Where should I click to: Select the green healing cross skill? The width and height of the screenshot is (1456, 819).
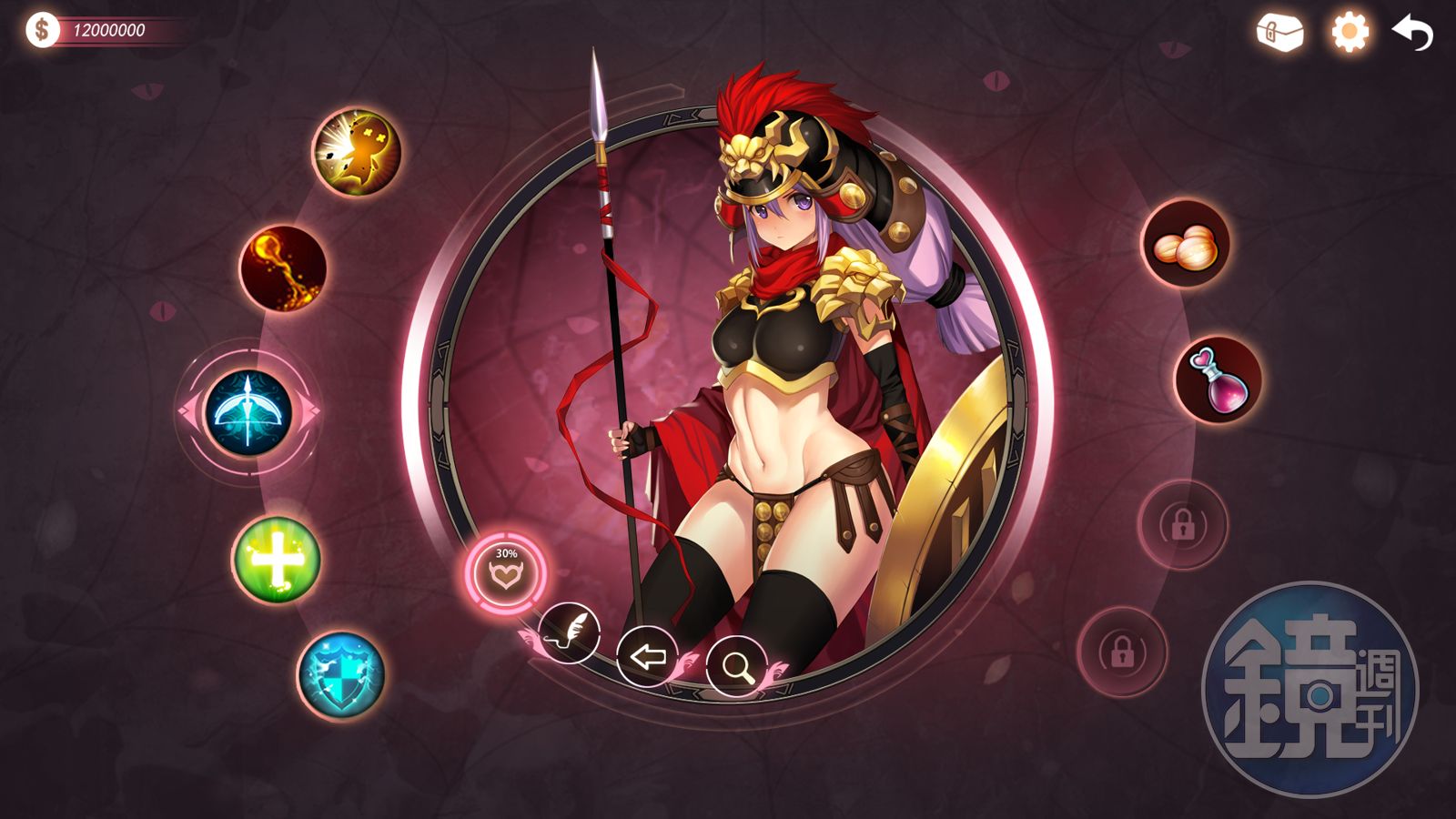(276, 559)
